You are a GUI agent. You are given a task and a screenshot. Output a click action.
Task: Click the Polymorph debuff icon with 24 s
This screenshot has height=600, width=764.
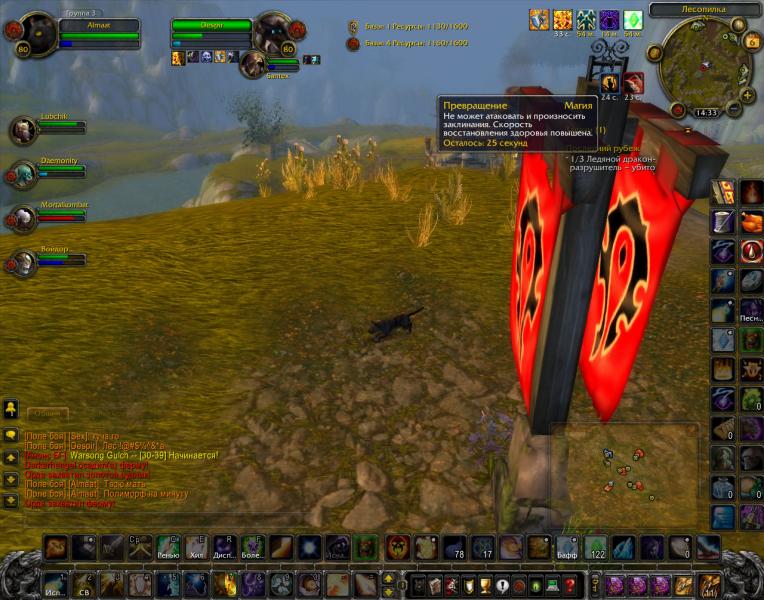point(610,83)
